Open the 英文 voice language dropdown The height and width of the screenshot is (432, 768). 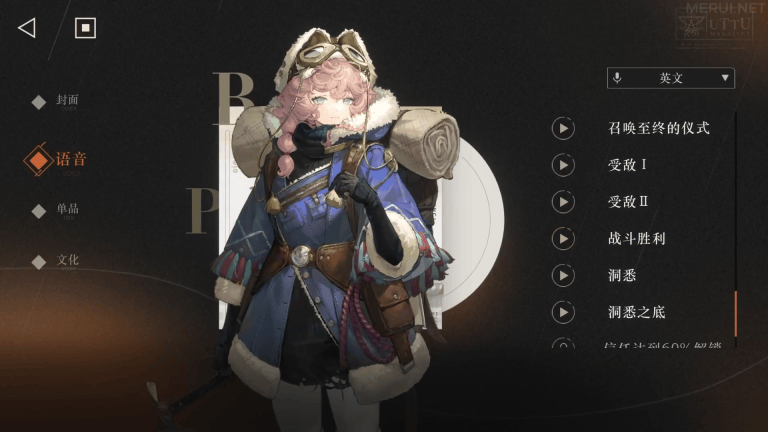coord(670,78)
